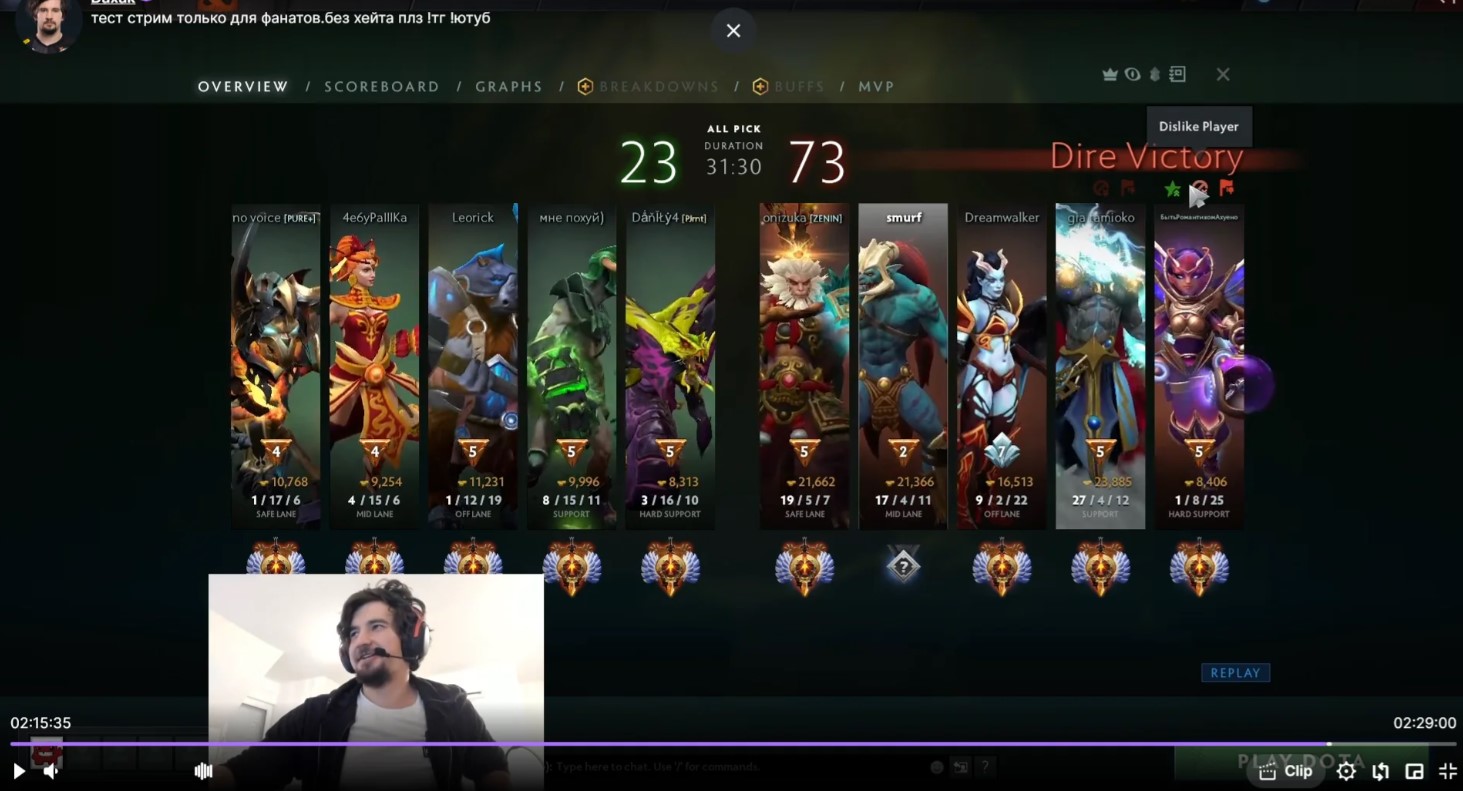The height and width of the screenshot is (791, 1463).
Task: Click the crossed-circle dislike icon under Dire Victory
Action: click(x=1201, y=187)
